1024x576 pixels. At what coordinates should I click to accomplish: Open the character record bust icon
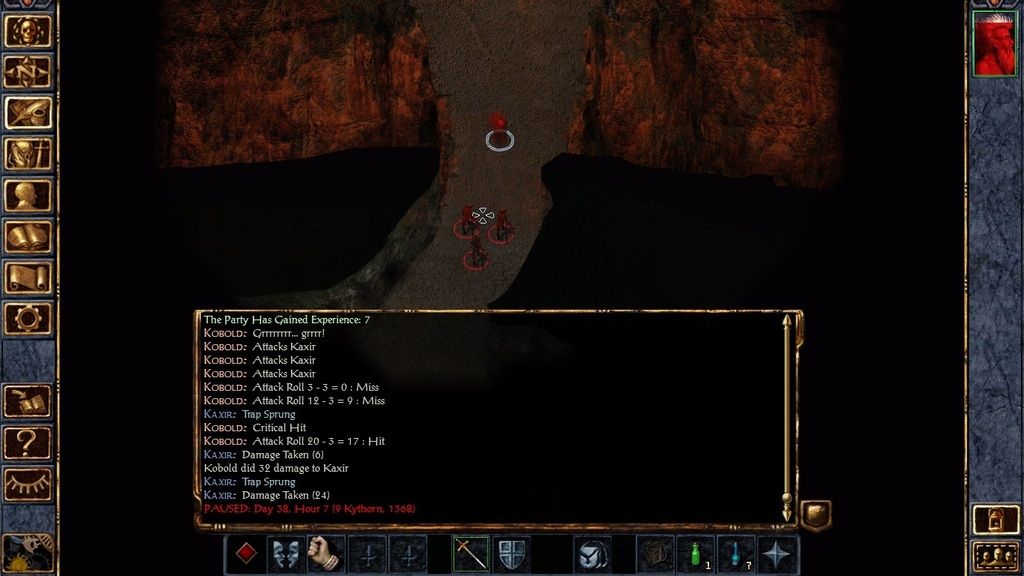[x=28, y=195]
